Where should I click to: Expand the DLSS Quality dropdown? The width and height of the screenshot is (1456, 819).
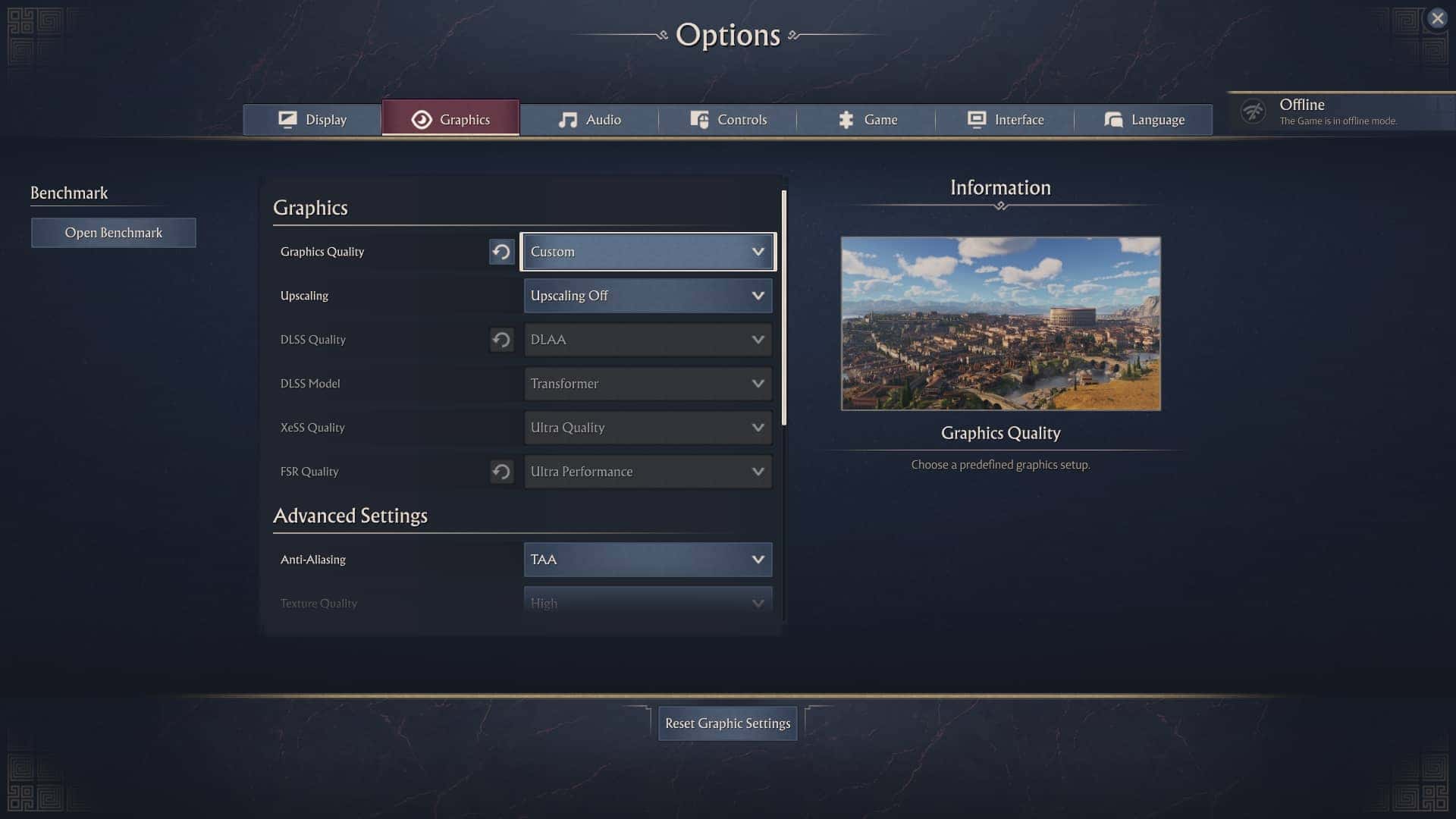pyautogui.click(x=648, y=340)
